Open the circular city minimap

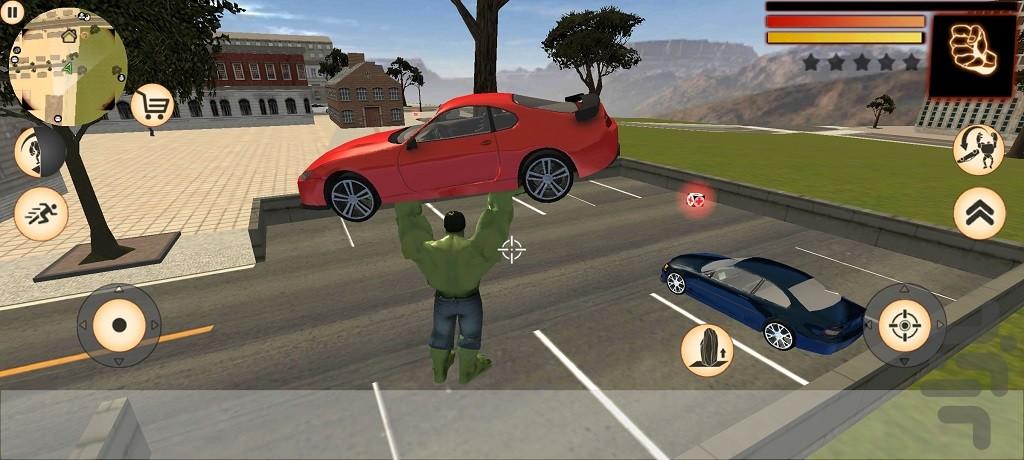coord(68,66)
